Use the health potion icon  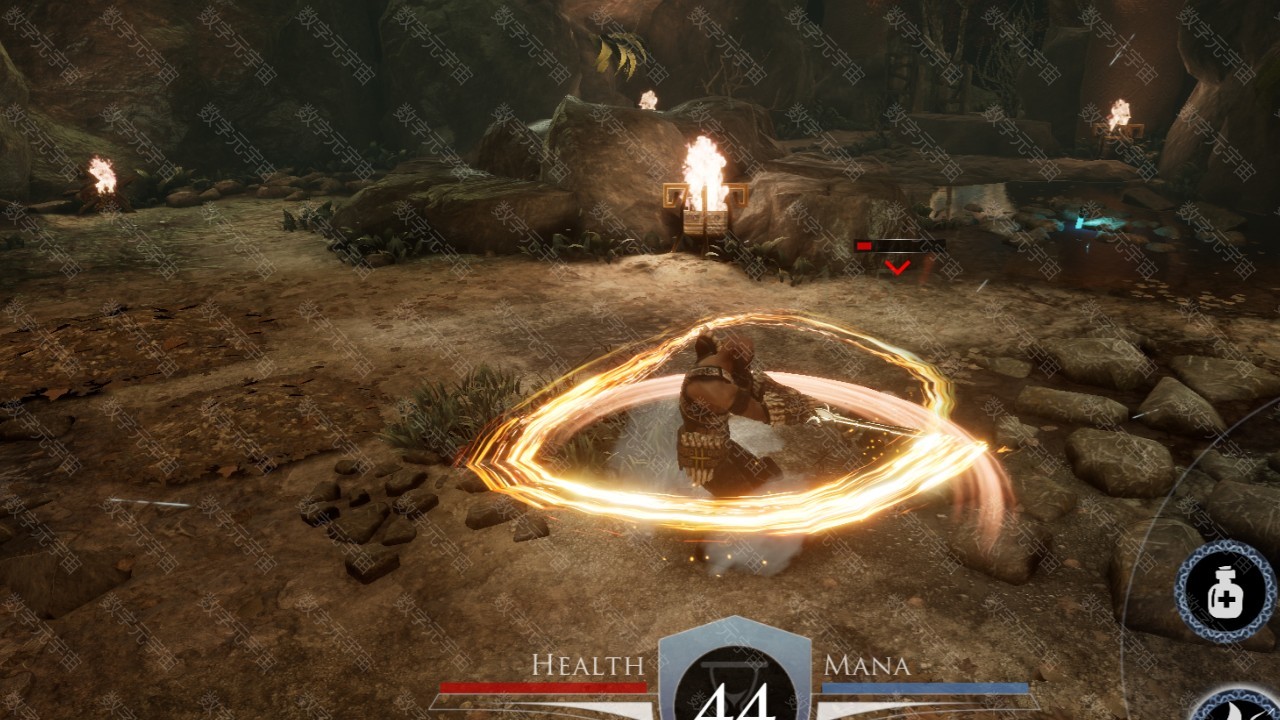click(1225, 595)
